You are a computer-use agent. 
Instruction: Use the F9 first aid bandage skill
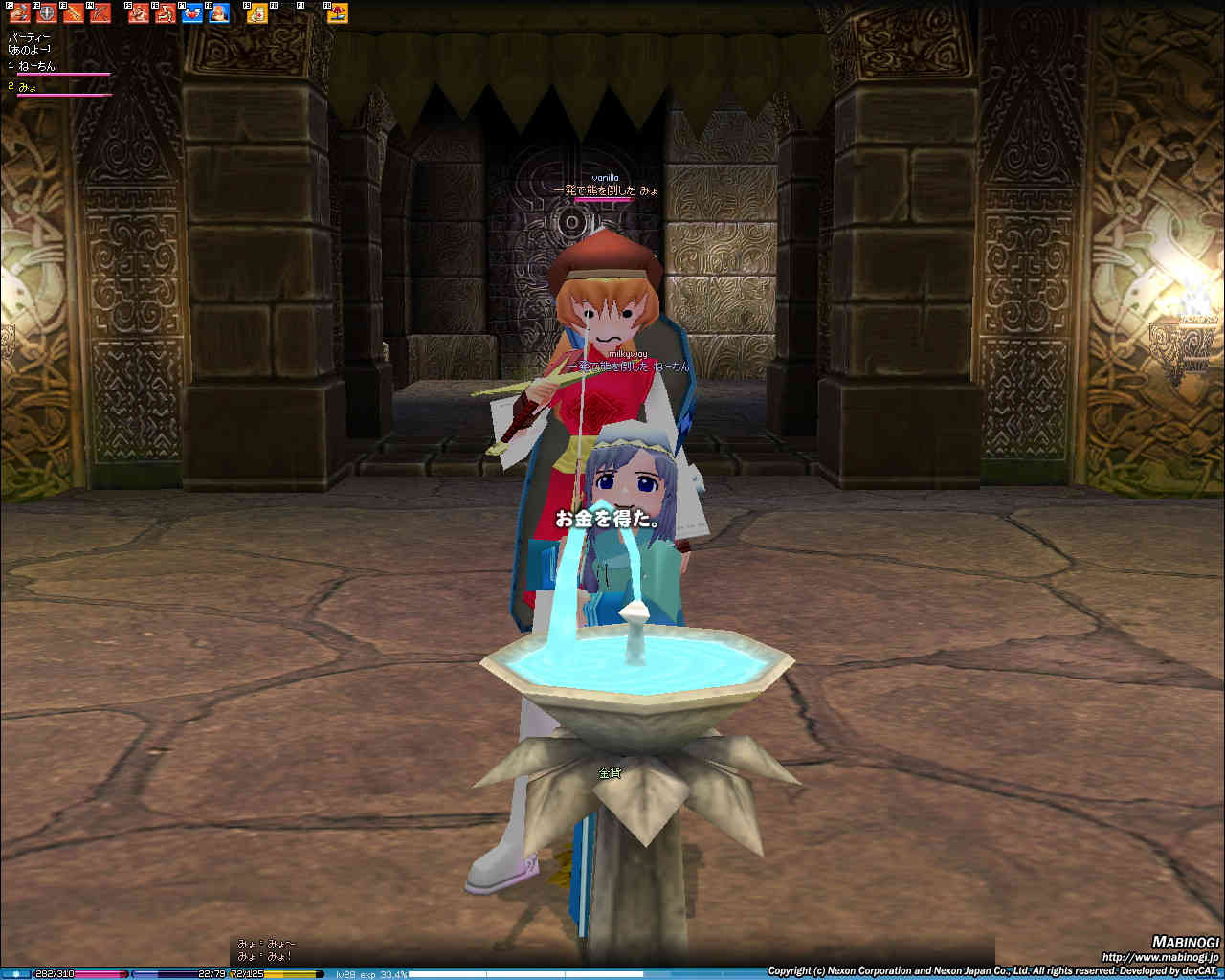(x=257, y=13)
